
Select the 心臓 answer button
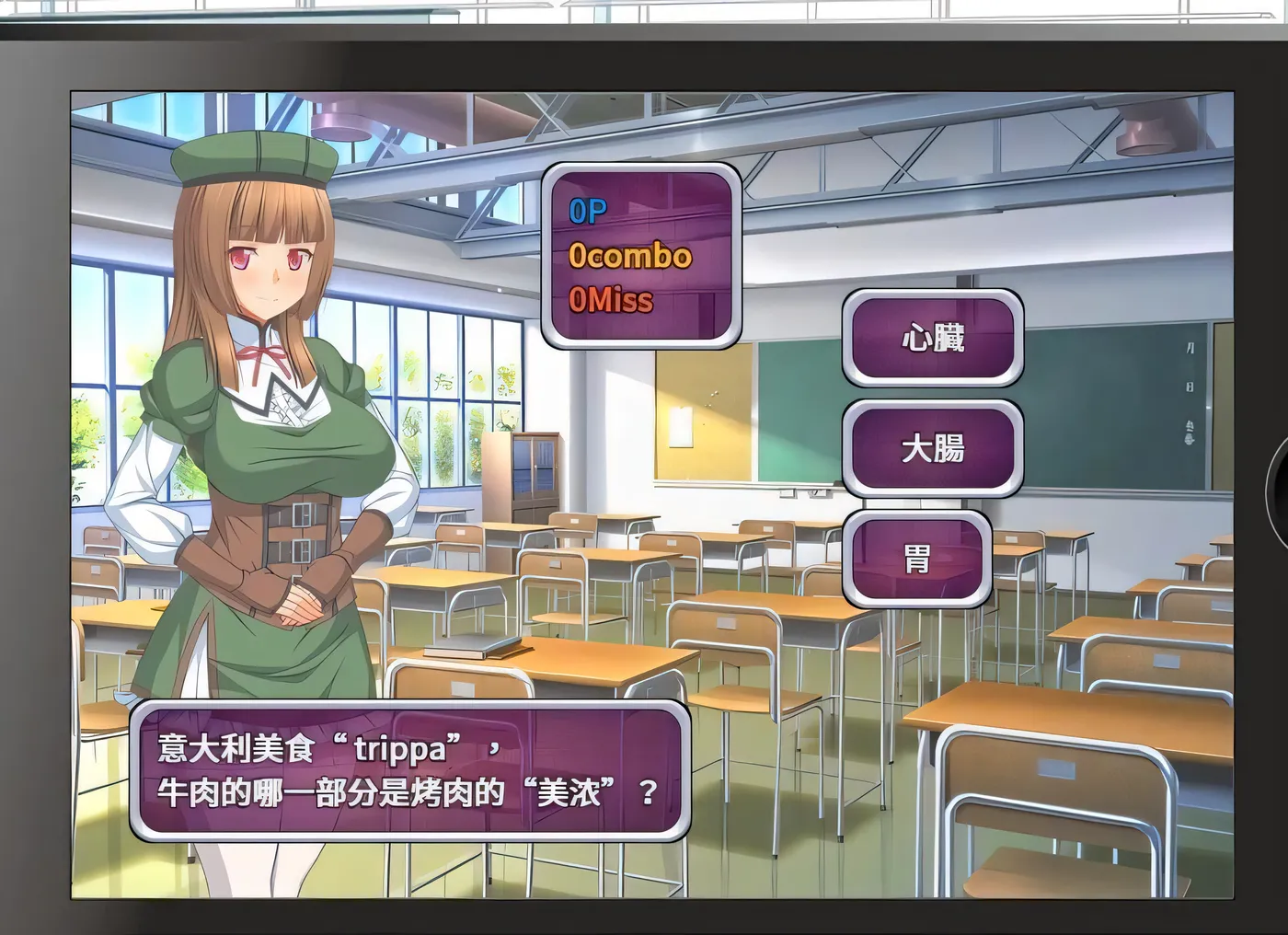point(933,340)
